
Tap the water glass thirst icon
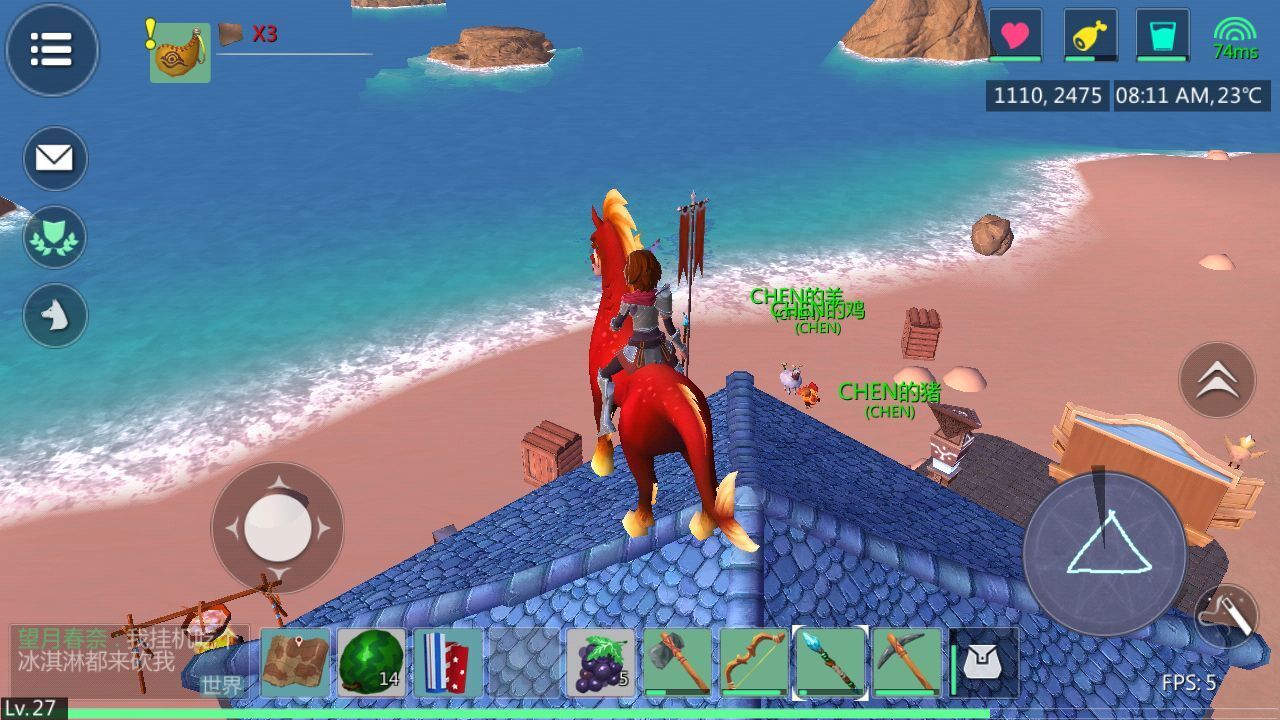point(1163,36)
